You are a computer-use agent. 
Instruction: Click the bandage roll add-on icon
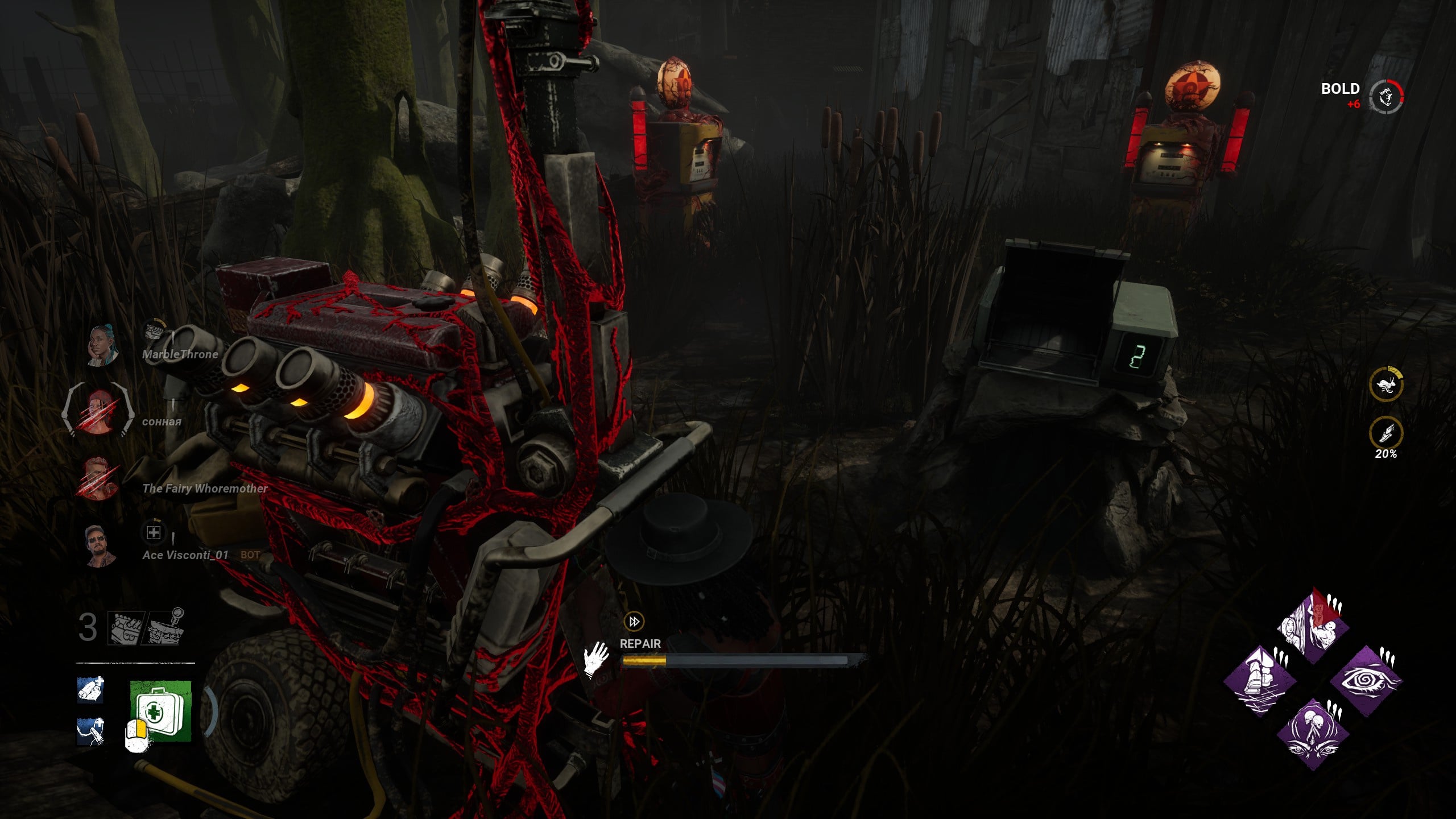pos(90,689)
